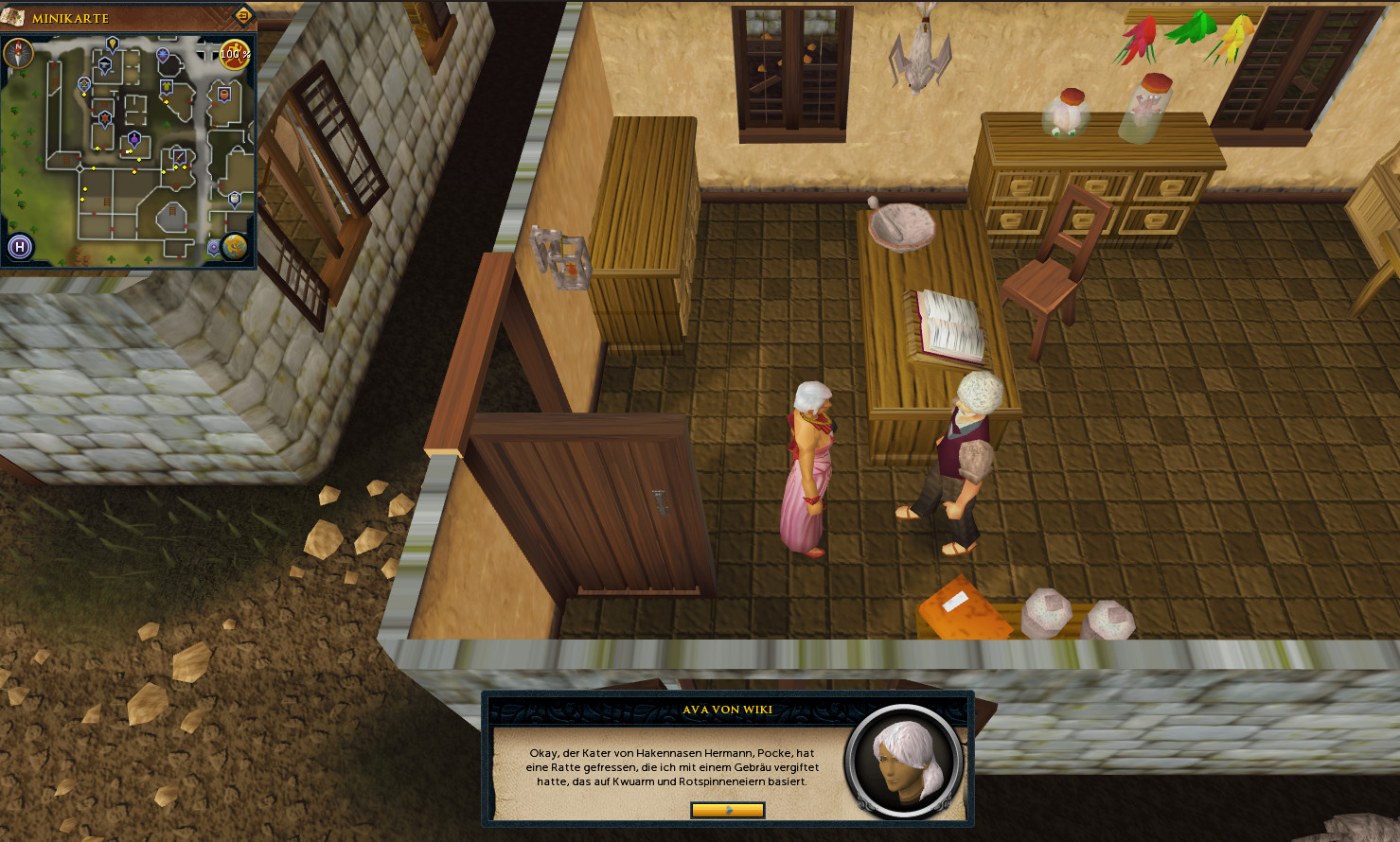The height and width of the screenshot is (842, 1400).
Task: Select the quest star marker on minimap
Action: [163, 55]
